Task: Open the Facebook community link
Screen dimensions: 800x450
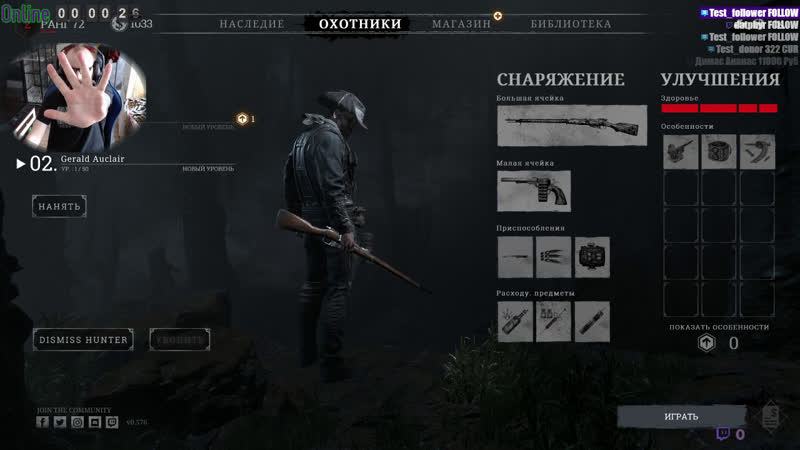Action: [x=42, y=422]
